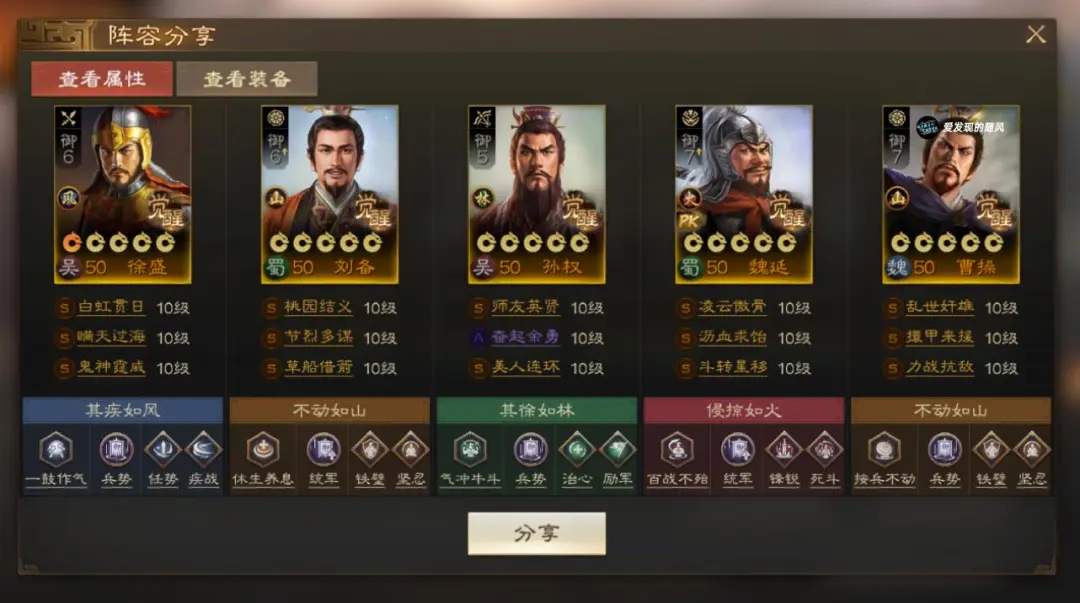The height and width of the screenshot is (603, 1080).
Task: Show the 斗转星移 skill info
Action: pyautogui.click(x=732, y=368)
